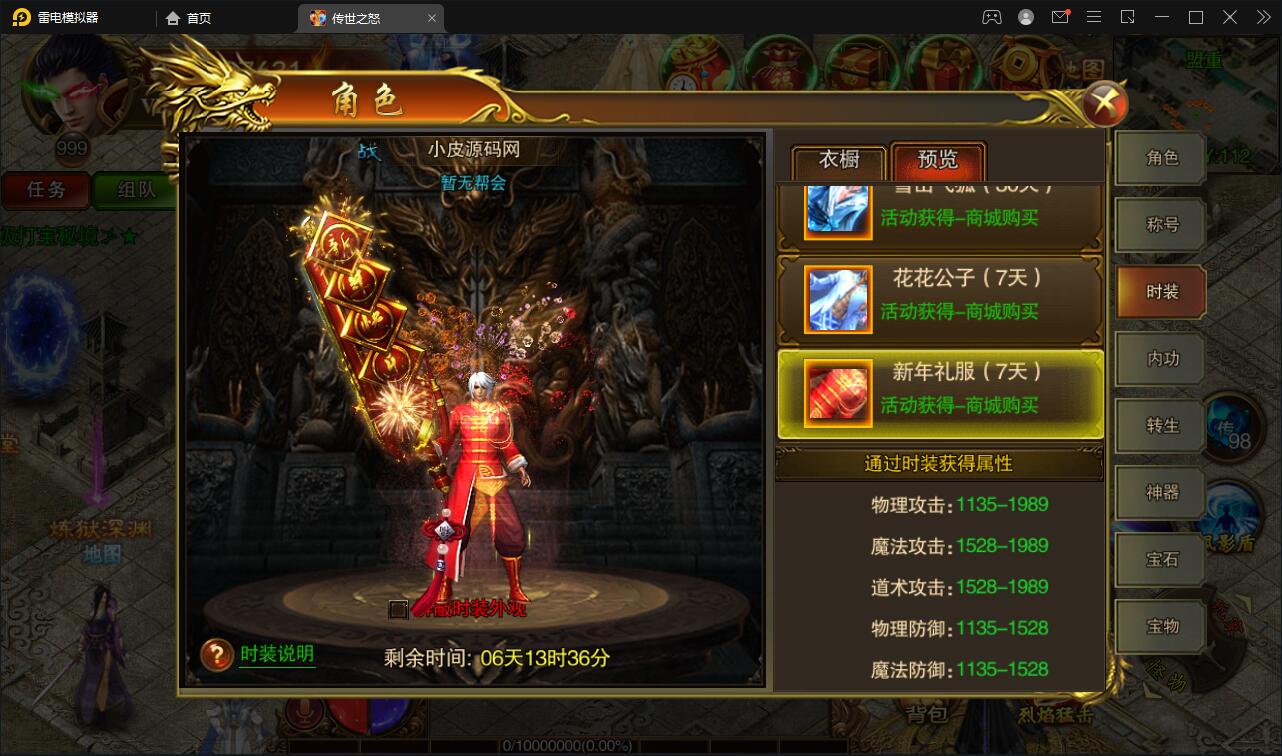Open the mail icon in emulator title bar
The image size is (1282, 756).
[1062, 16]
